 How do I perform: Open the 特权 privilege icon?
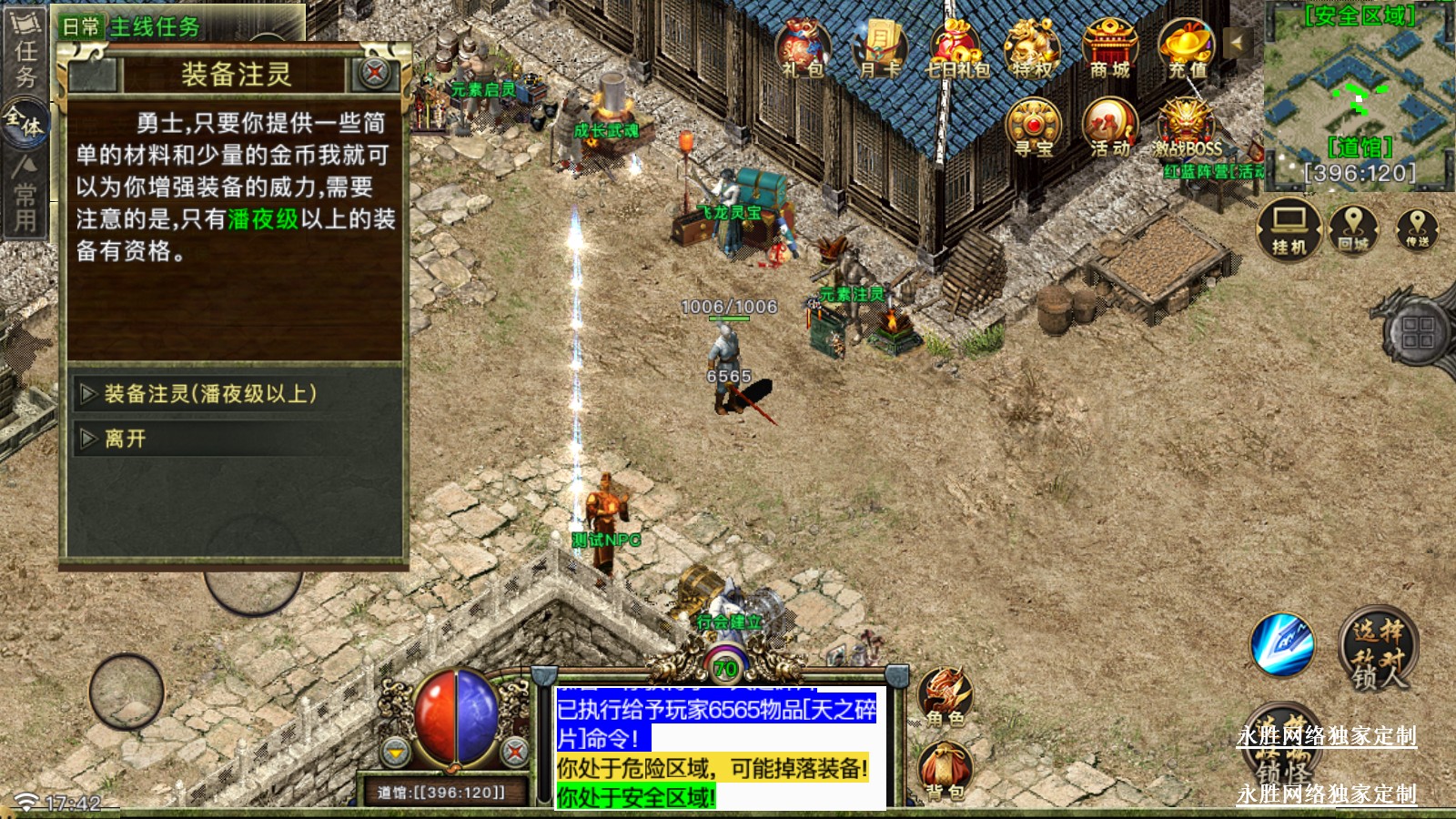pos(1032,46)
